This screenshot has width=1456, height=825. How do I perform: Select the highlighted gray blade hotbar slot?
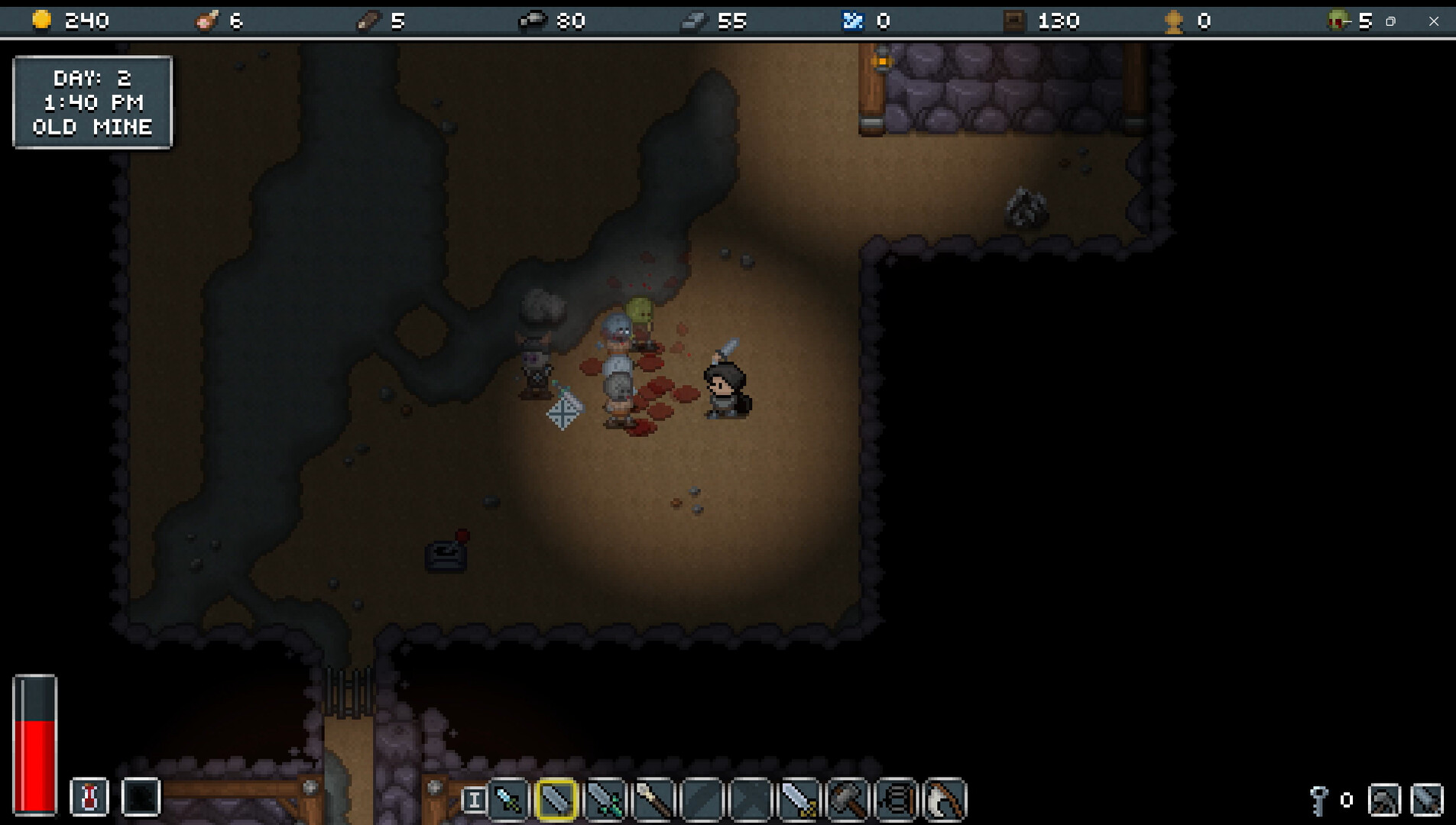(x=556, y=799)
